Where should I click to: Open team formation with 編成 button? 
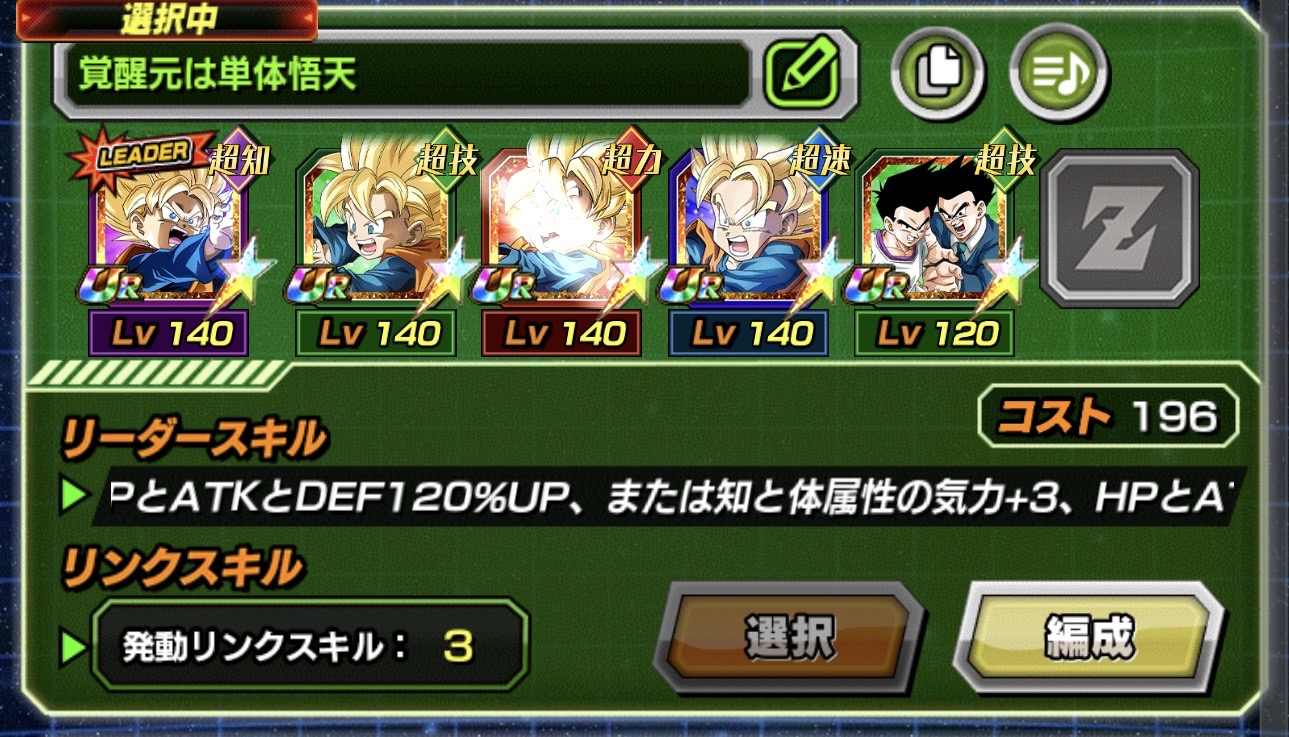coord(1089,636)
